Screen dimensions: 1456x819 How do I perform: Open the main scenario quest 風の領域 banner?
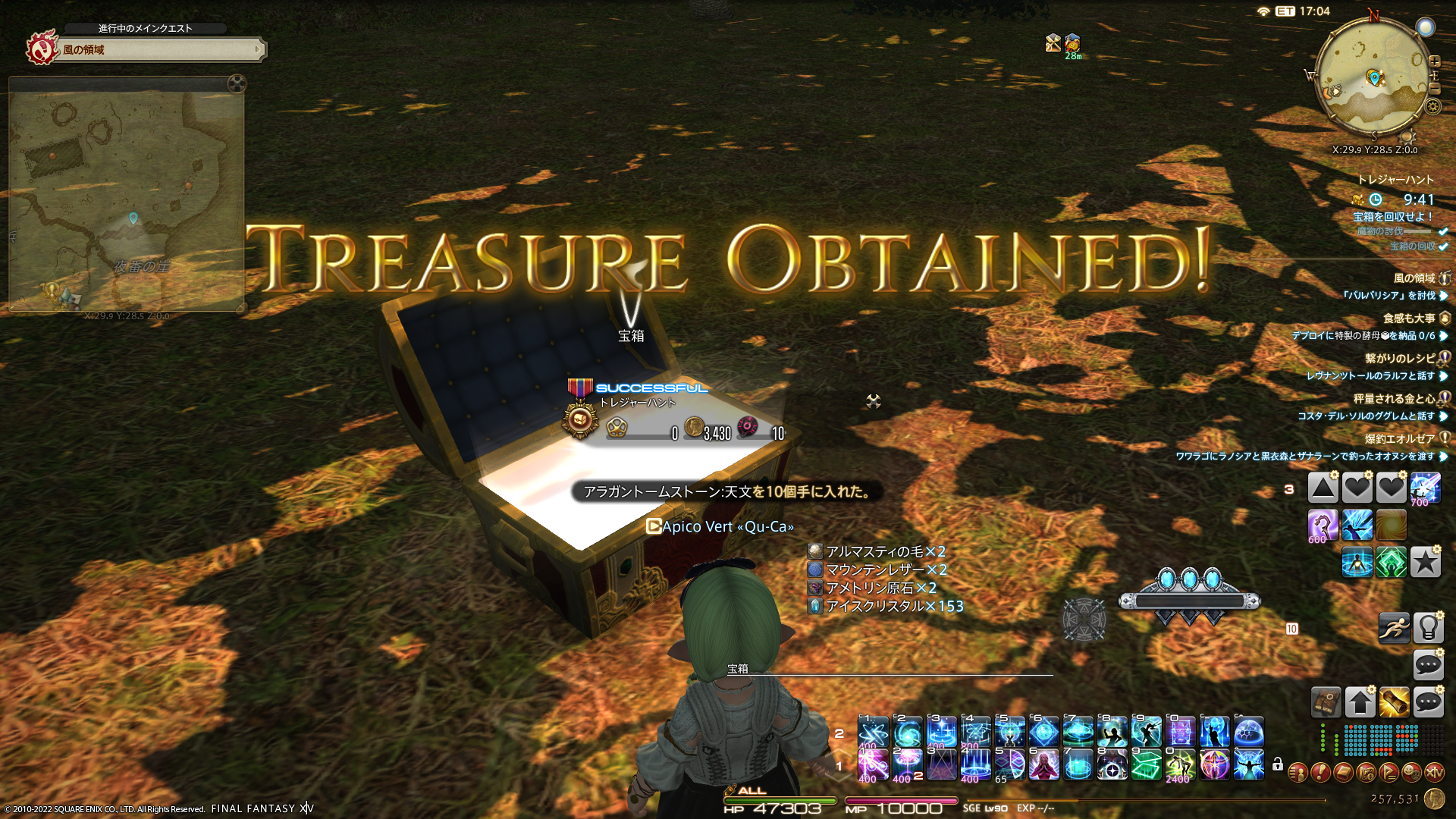click(159, 50)
